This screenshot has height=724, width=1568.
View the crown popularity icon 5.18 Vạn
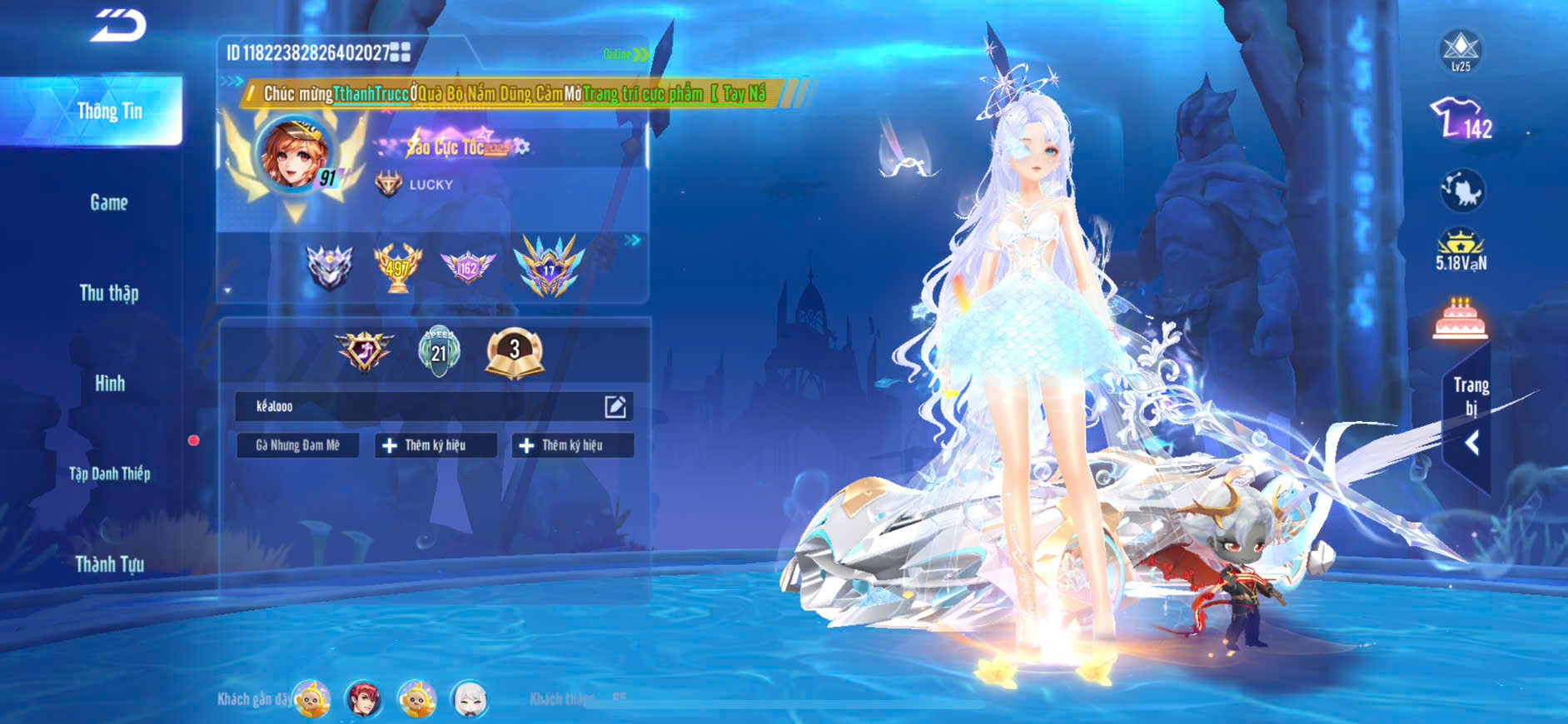pyautogui.click(x=1461, y=250)
